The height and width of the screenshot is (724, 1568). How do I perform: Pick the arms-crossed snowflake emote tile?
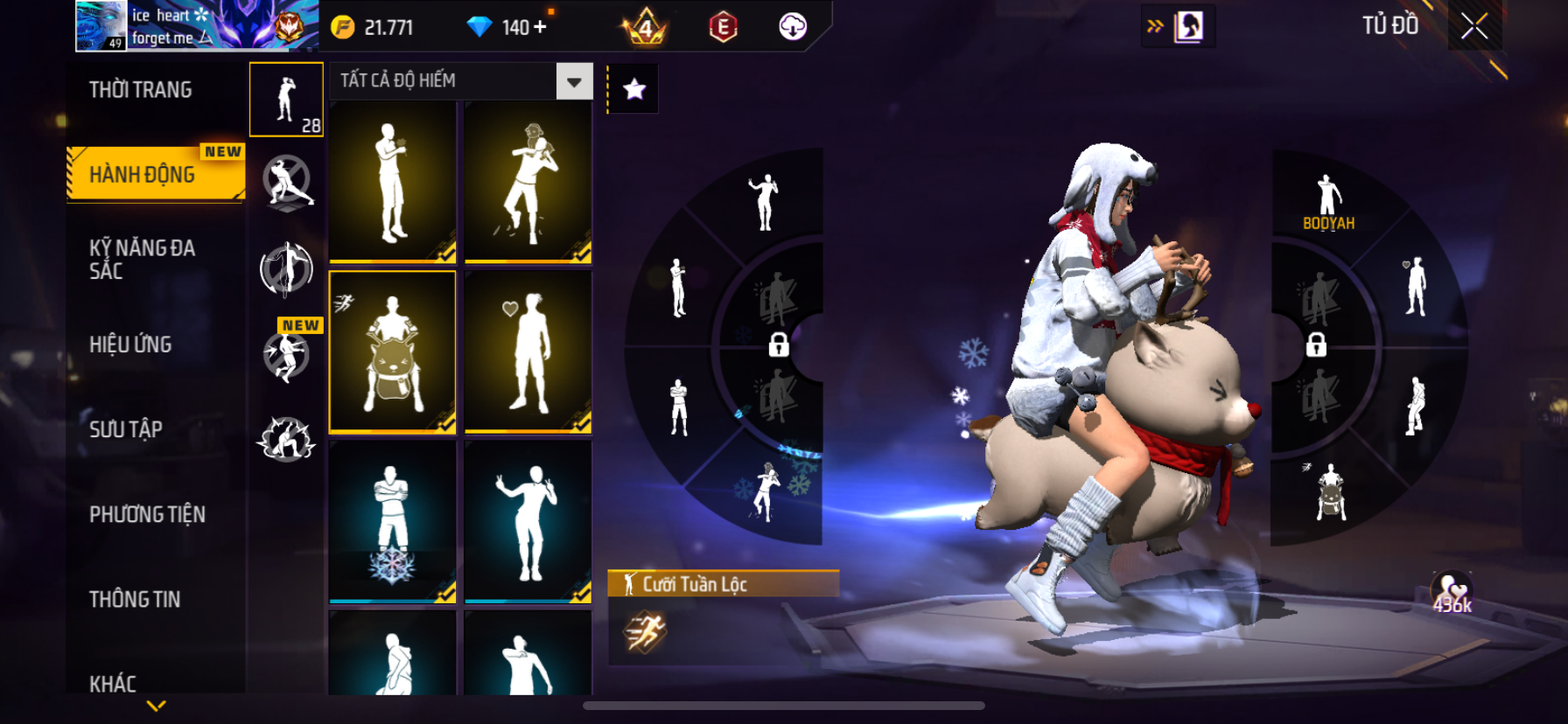click(x=392, y=521)
